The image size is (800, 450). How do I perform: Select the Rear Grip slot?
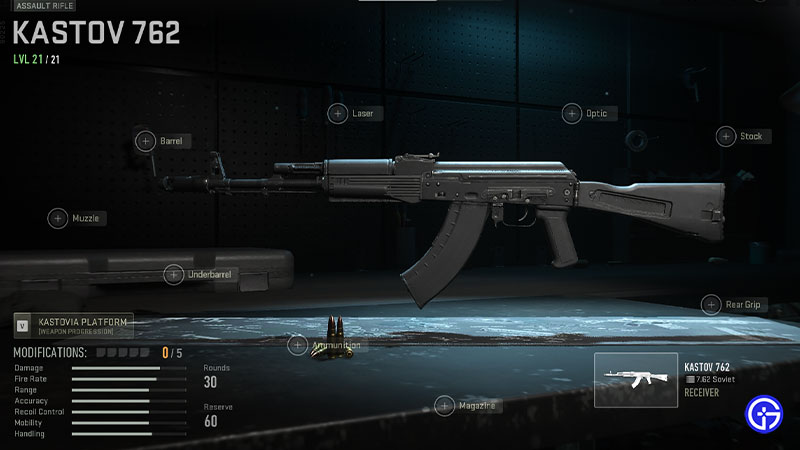coord(711,304)
